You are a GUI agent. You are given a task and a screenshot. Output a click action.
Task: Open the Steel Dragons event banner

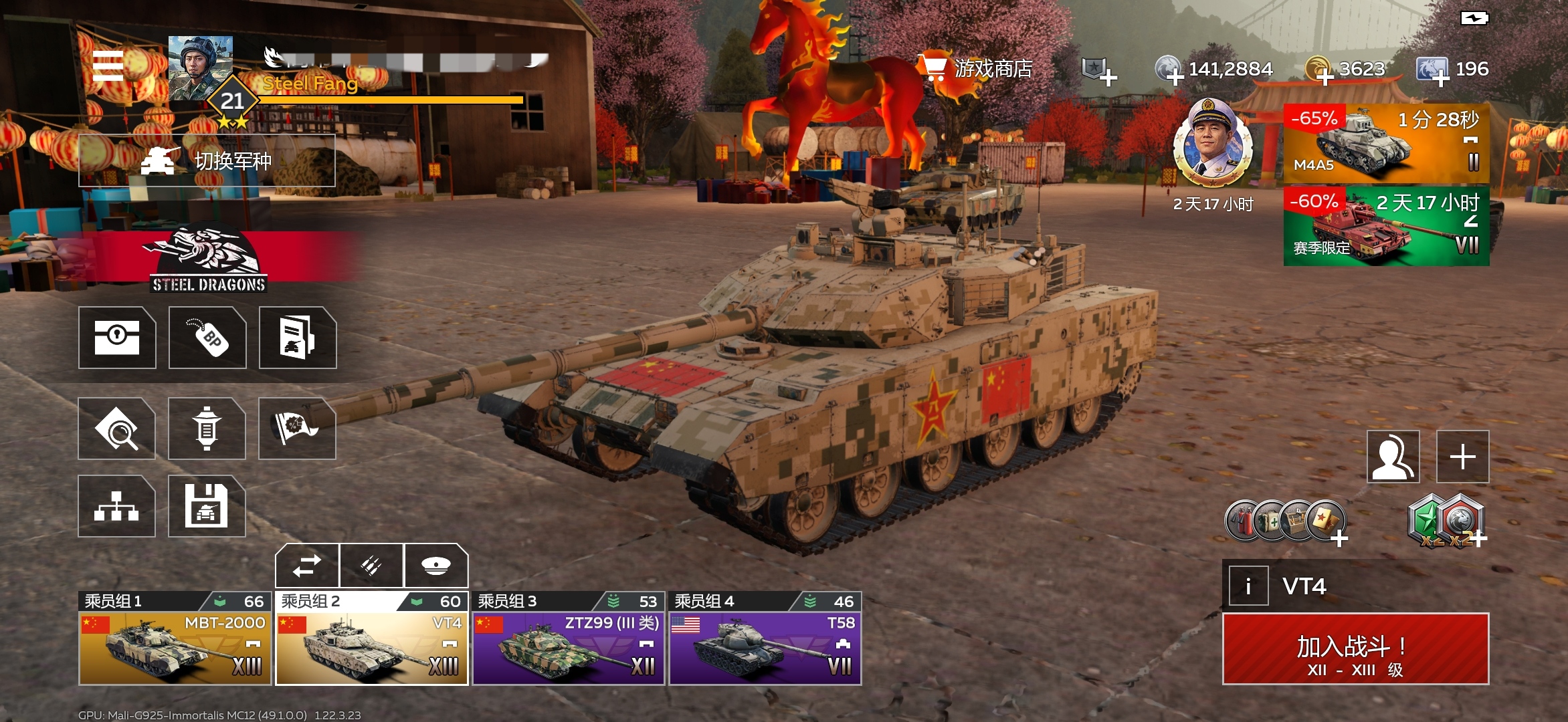tap(207, 261)
